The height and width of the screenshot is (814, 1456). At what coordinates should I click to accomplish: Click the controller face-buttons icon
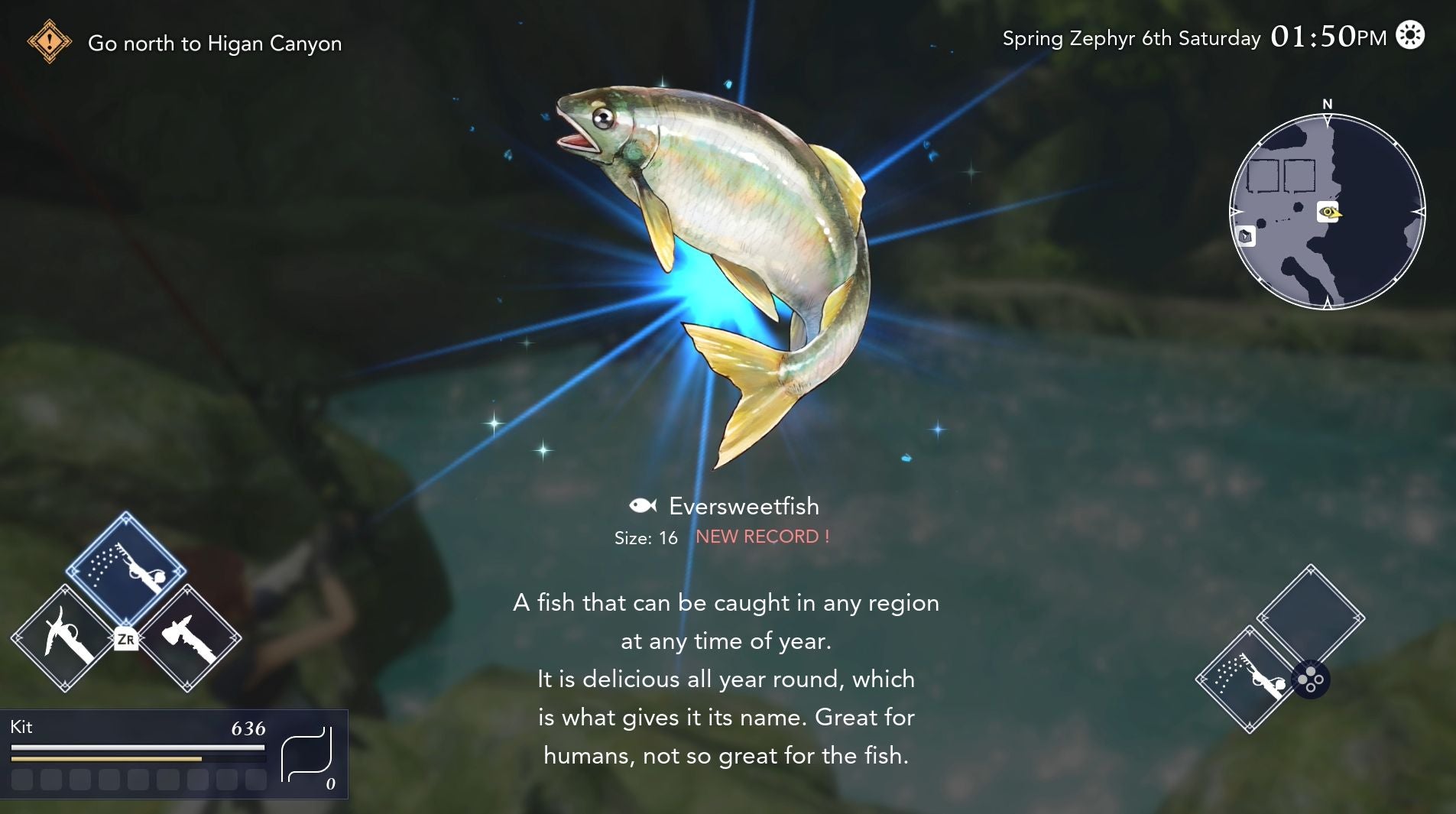1312,679
